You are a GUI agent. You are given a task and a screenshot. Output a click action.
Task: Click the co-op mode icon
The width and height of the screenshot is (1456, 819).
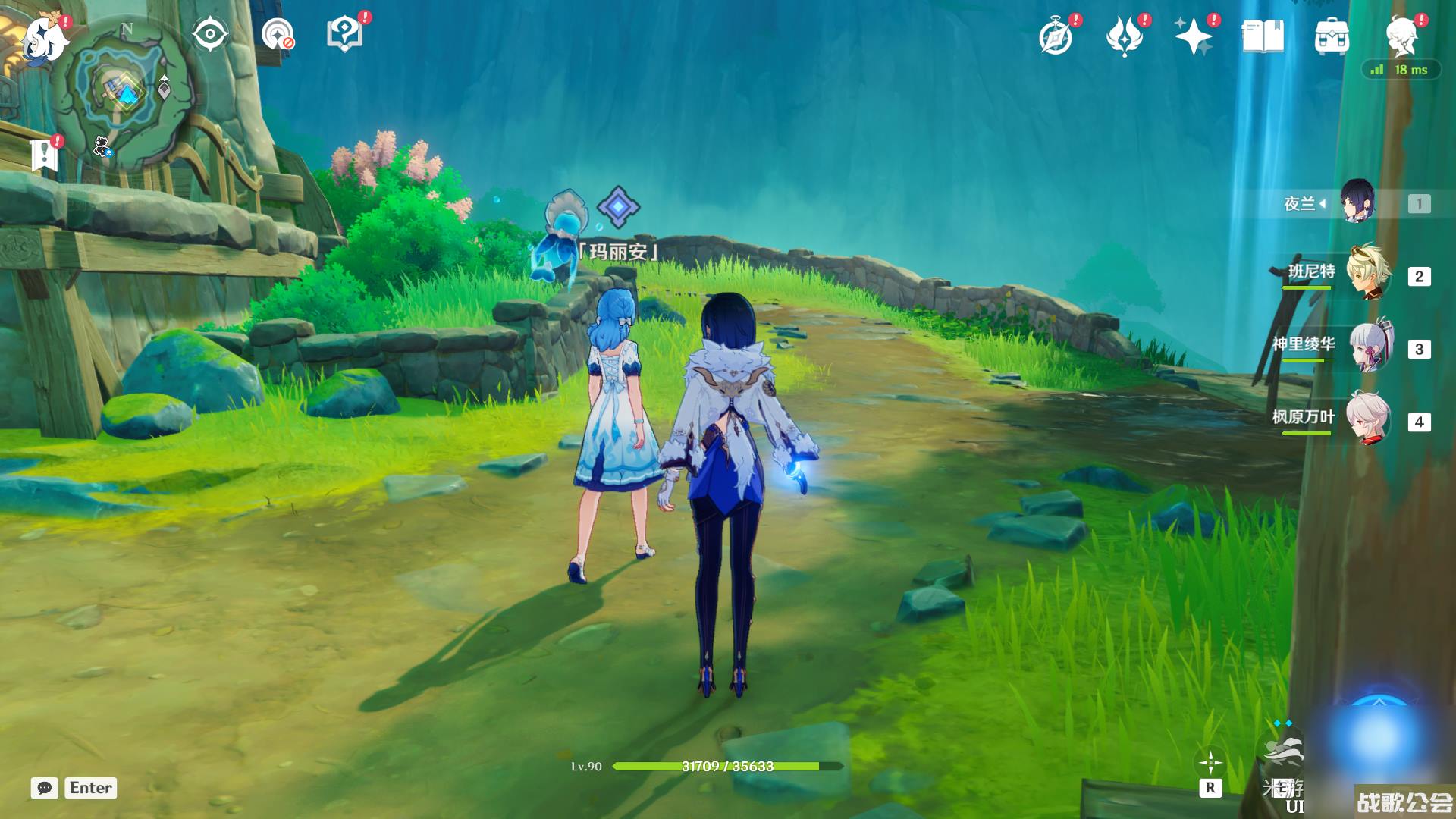278,35
